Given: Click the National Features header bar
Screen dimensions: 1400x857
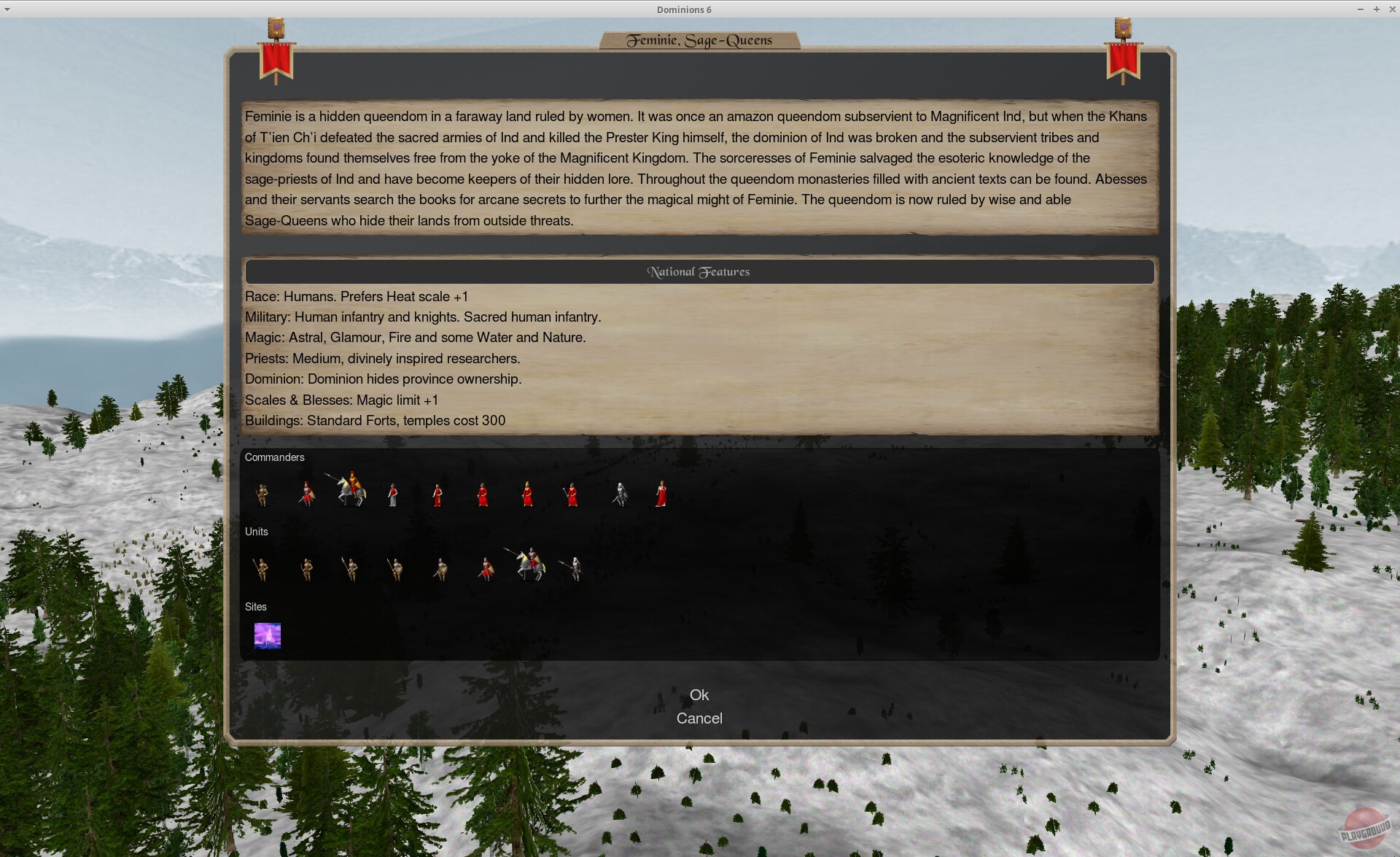Looking at the screenshot, I should pyautogui.click(x=699, y=271).
